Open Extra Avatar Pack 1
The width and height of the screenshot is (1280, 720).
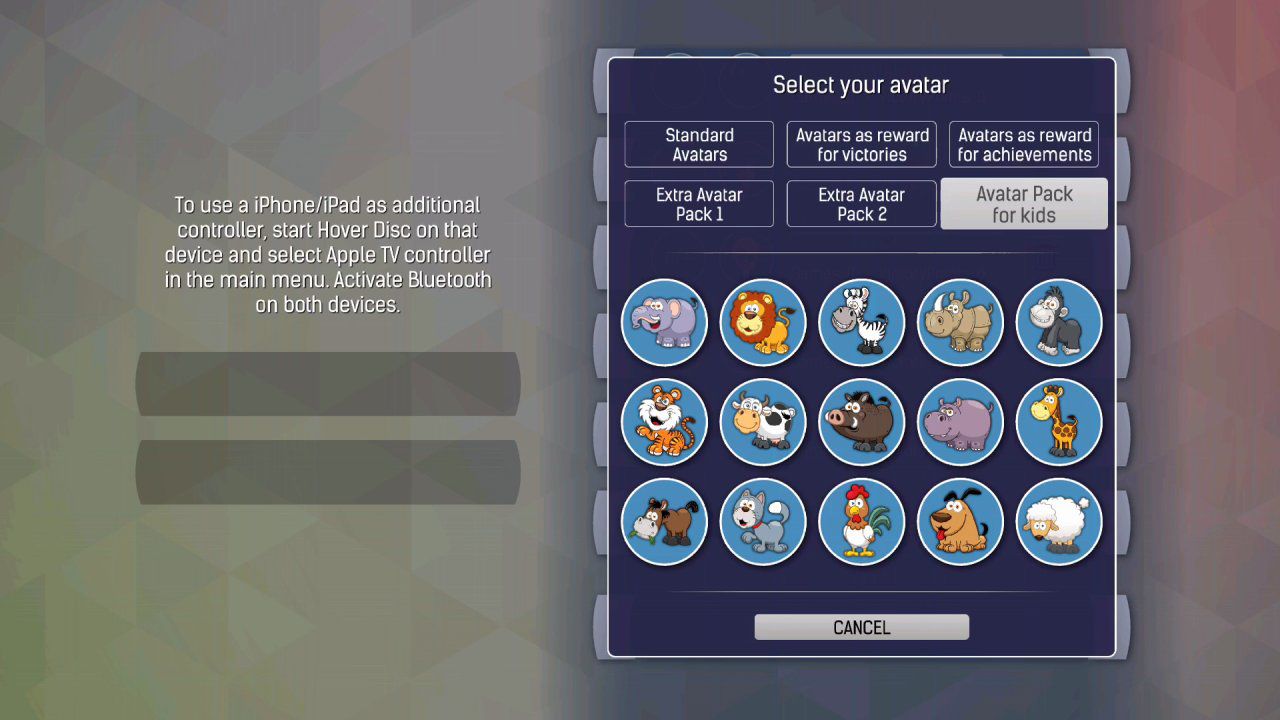coord(699,204)
